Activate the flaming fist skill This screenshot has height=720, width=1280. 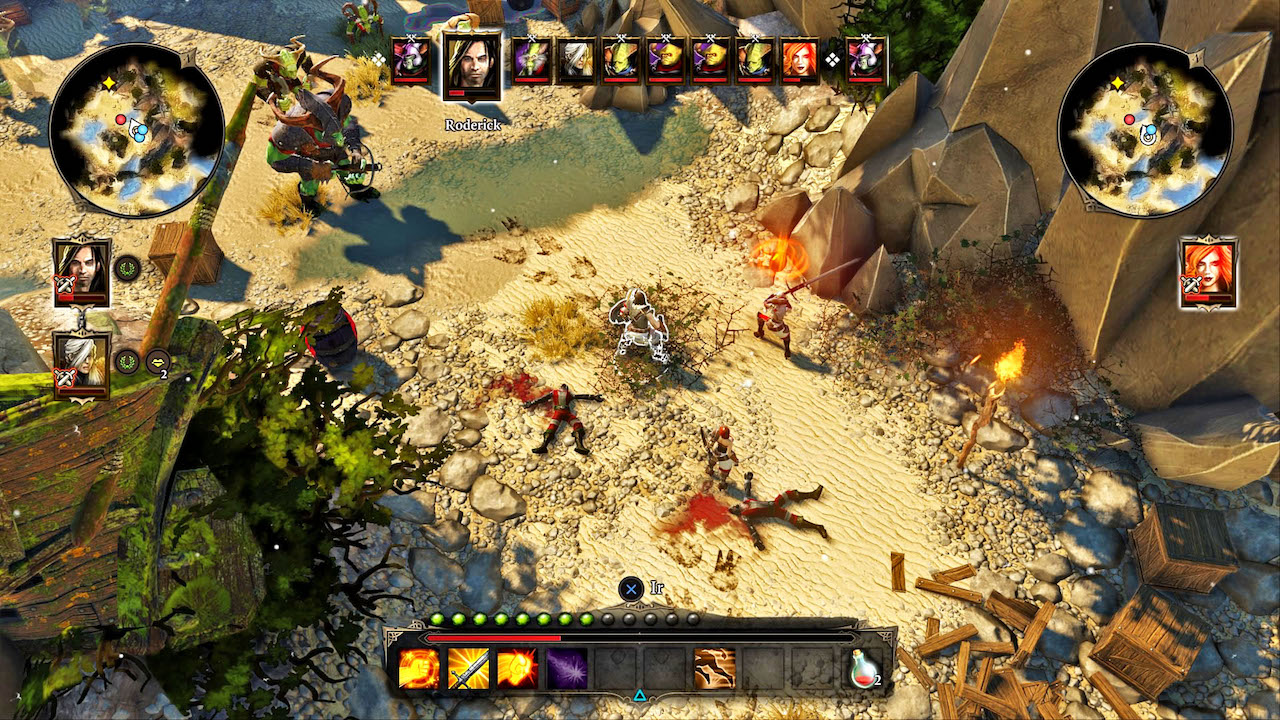pyautogui.click(x=419, y=668)
